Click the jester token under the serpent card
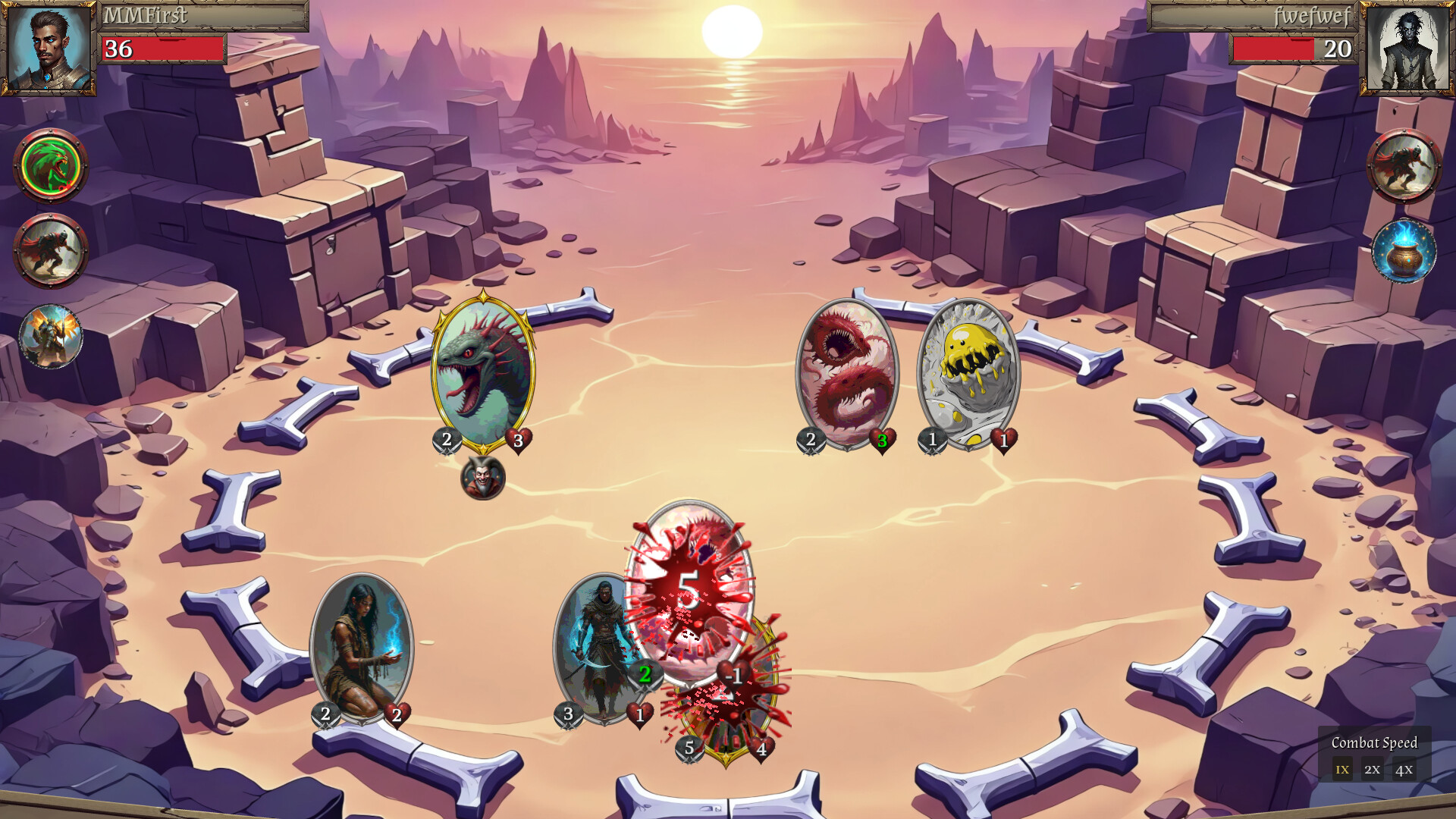This screenshot has height=819, width=1456. pos(484,480)
